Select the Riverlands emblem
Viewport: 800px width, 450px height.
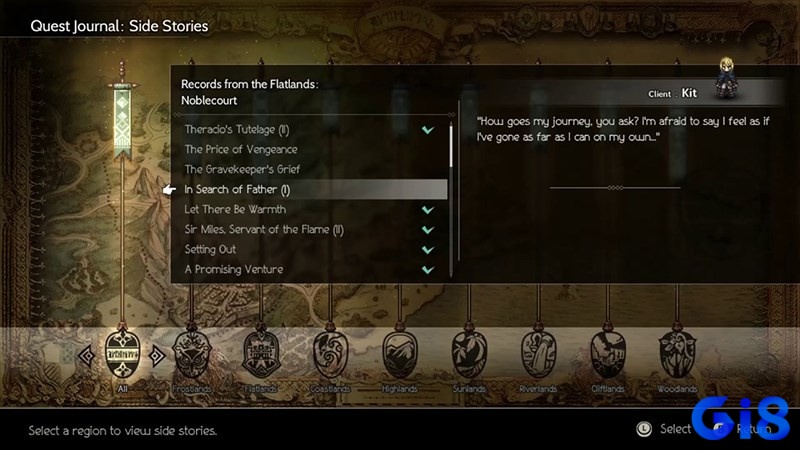click(x=537, y=355)
